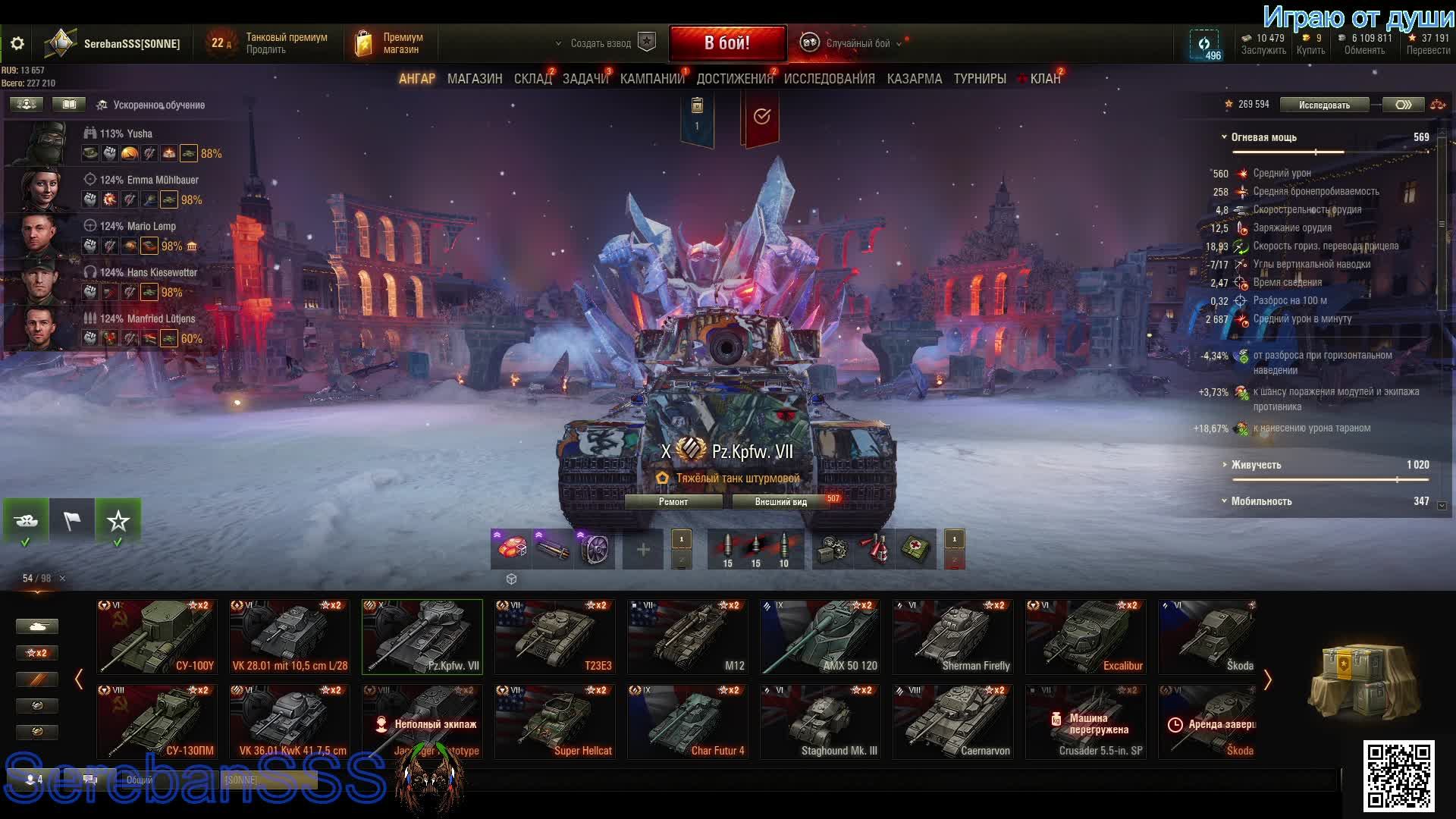Image resolution: width=1456 pixels, height=819 pixels.
Task: Open the ИССЛЕДОВАНИЯ tab
Action: (829, 79)
